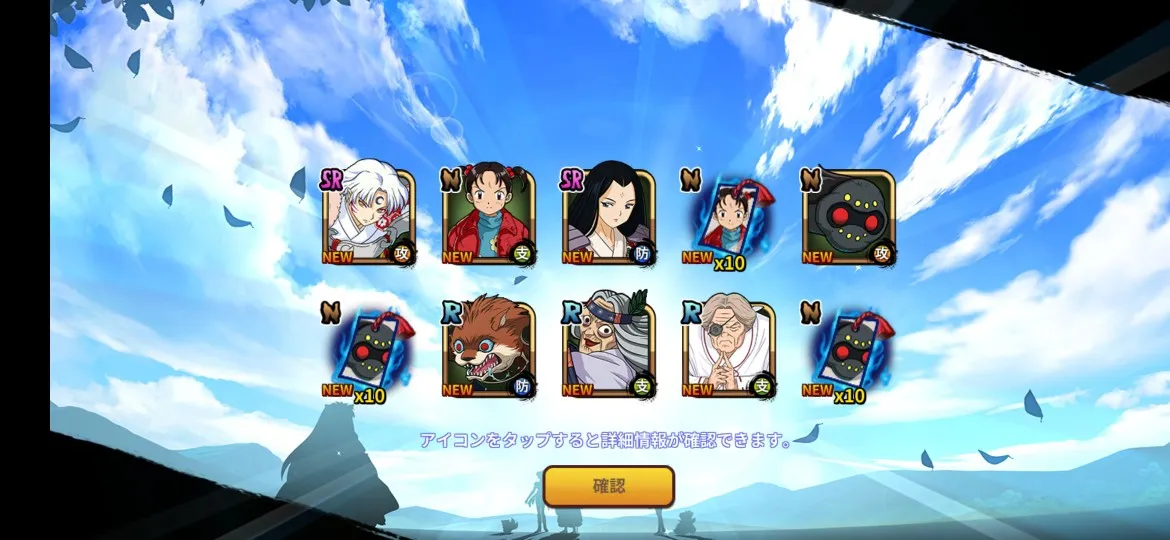
Task: Tap the 確認 confirm button
Action: [609, 487]
